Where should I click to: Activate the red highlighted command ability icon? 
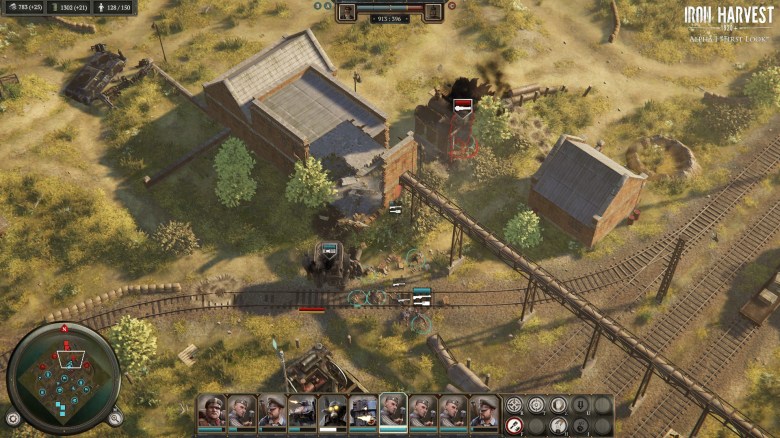[515, 425]
